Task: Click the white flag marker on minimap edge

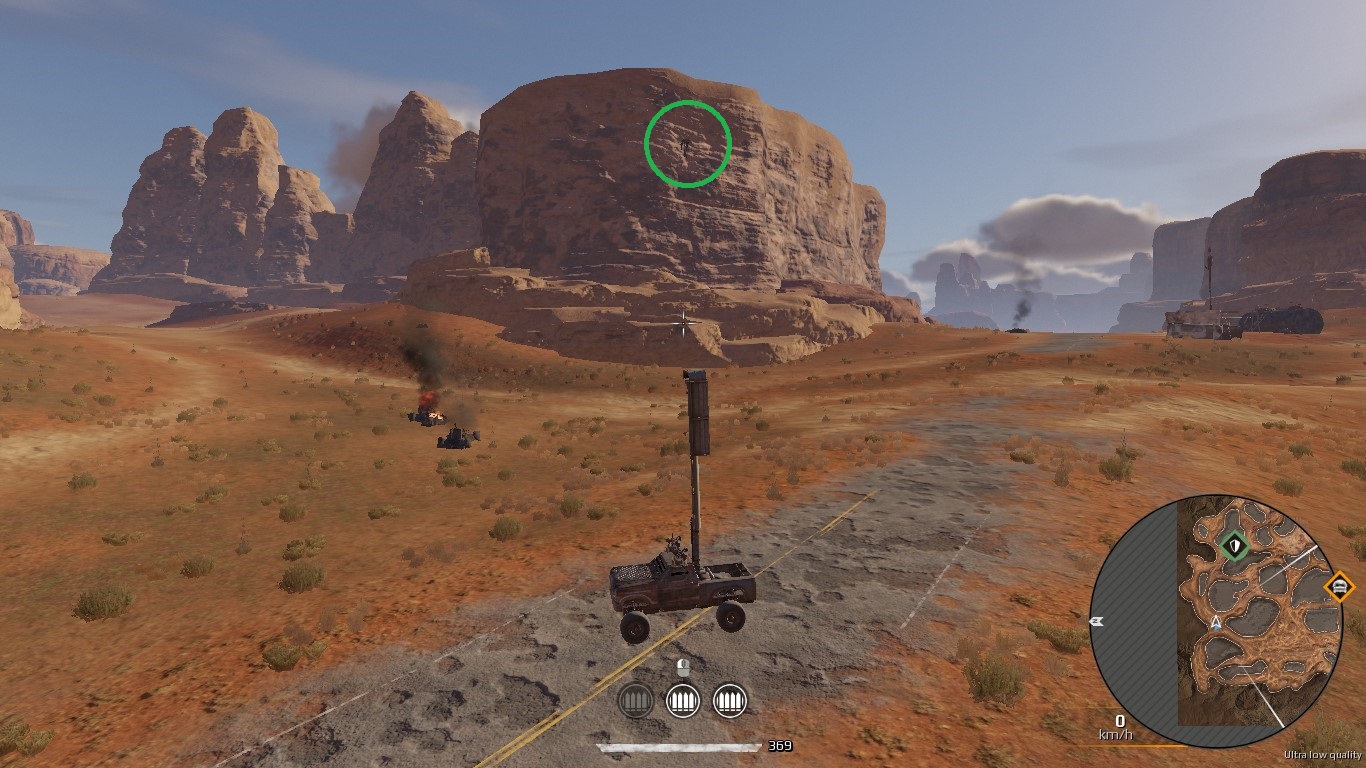Action: click(x=1096, y=621)
